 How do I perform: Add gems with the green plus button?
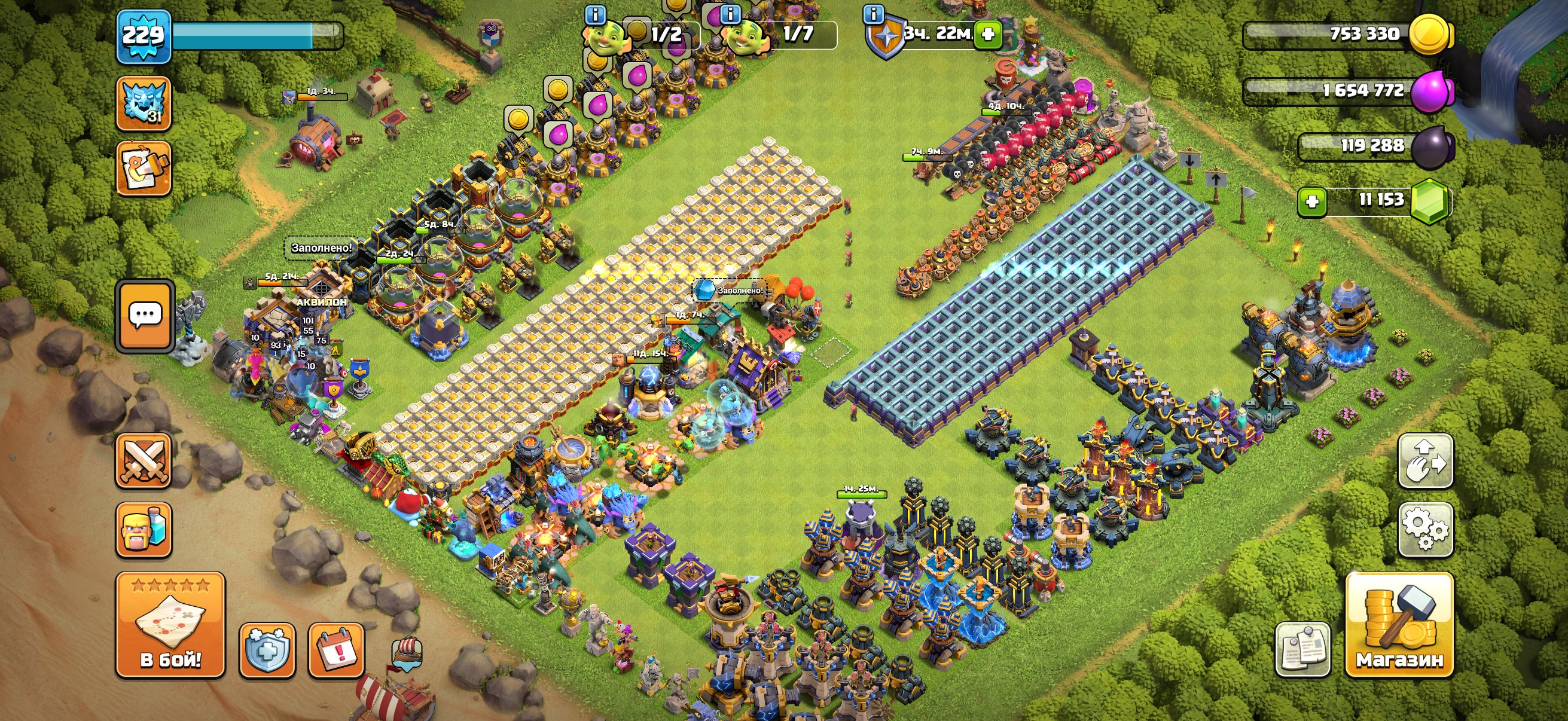1312,201
